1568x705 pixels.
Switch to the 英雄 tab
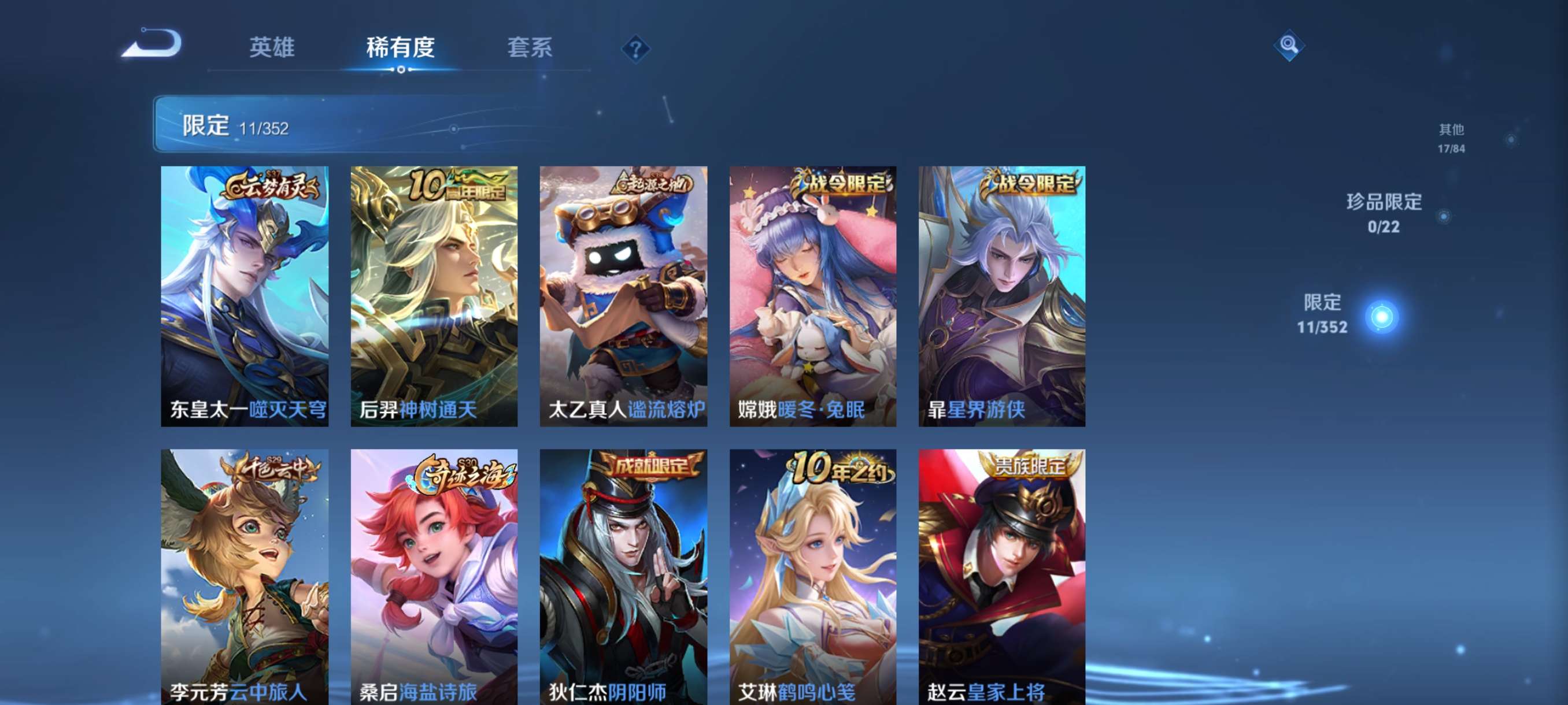point(272,49)
